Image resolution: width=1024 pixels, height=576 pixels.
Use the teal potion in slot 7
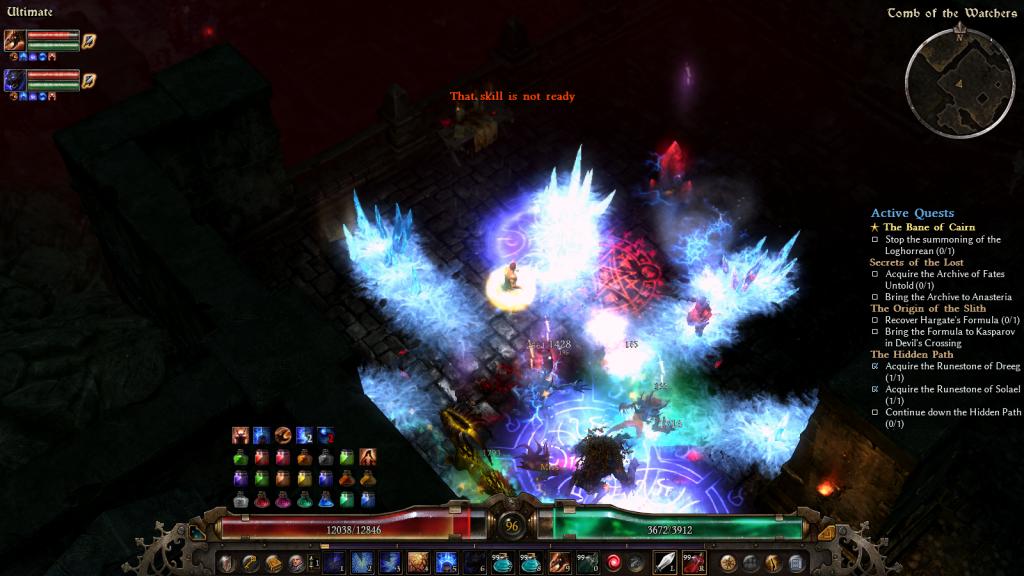point(501,562)
